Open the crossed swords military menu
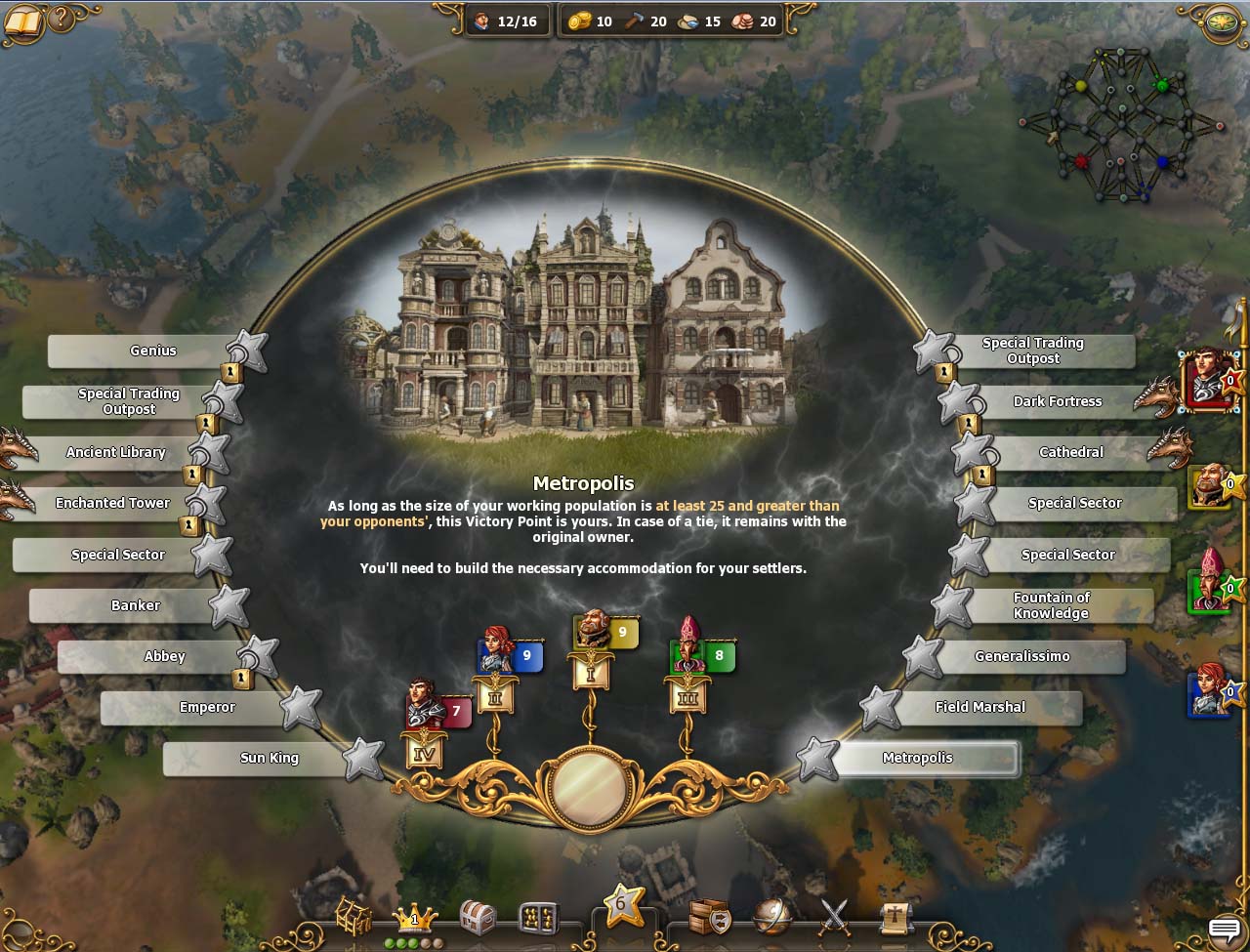1250x952 pixels. click(835, 916)
